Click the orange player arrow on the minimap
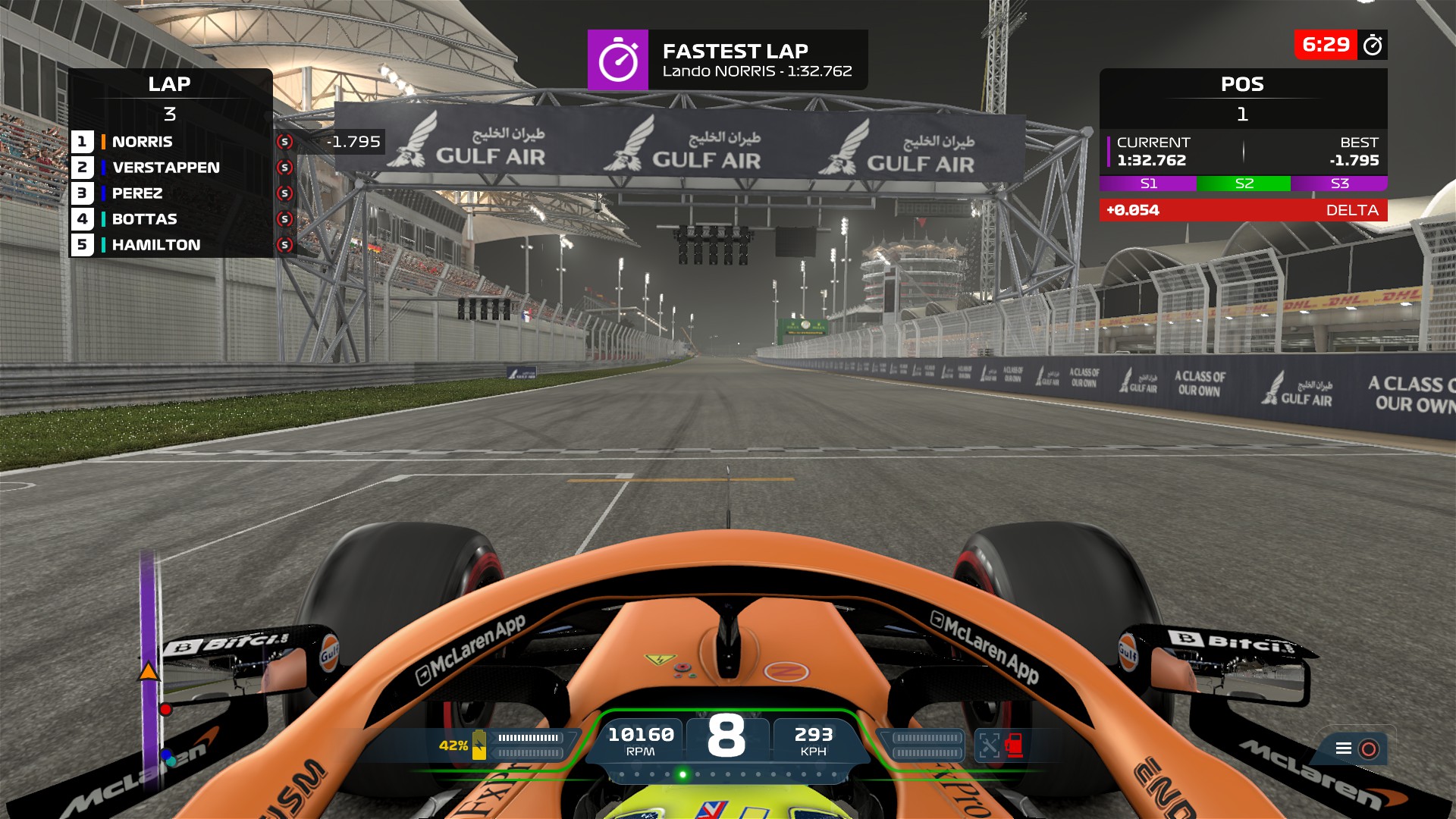Screen dimensions: 1456x819 click(149, 671)
